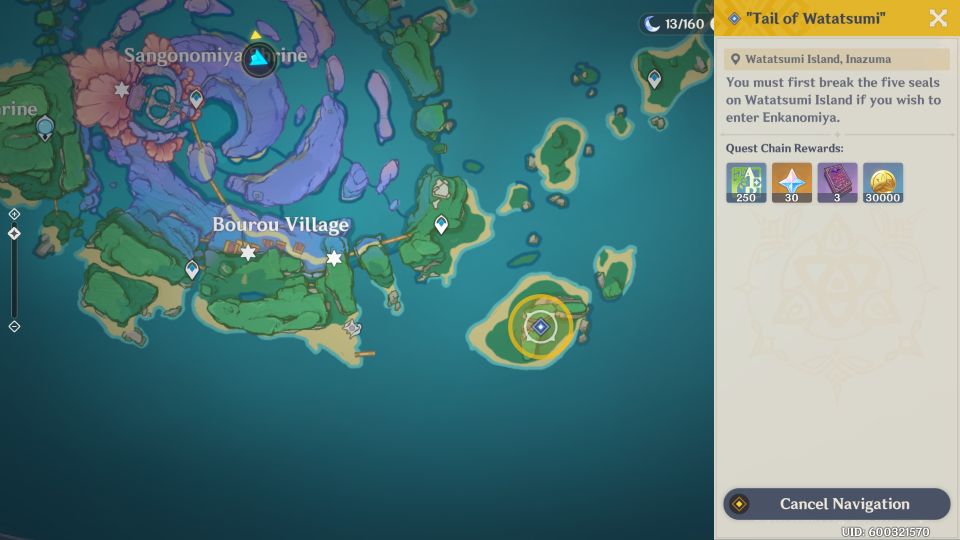Select the tracked quest marker inside the yellow ring
This screenshot has height=540, width=960.
540,327
